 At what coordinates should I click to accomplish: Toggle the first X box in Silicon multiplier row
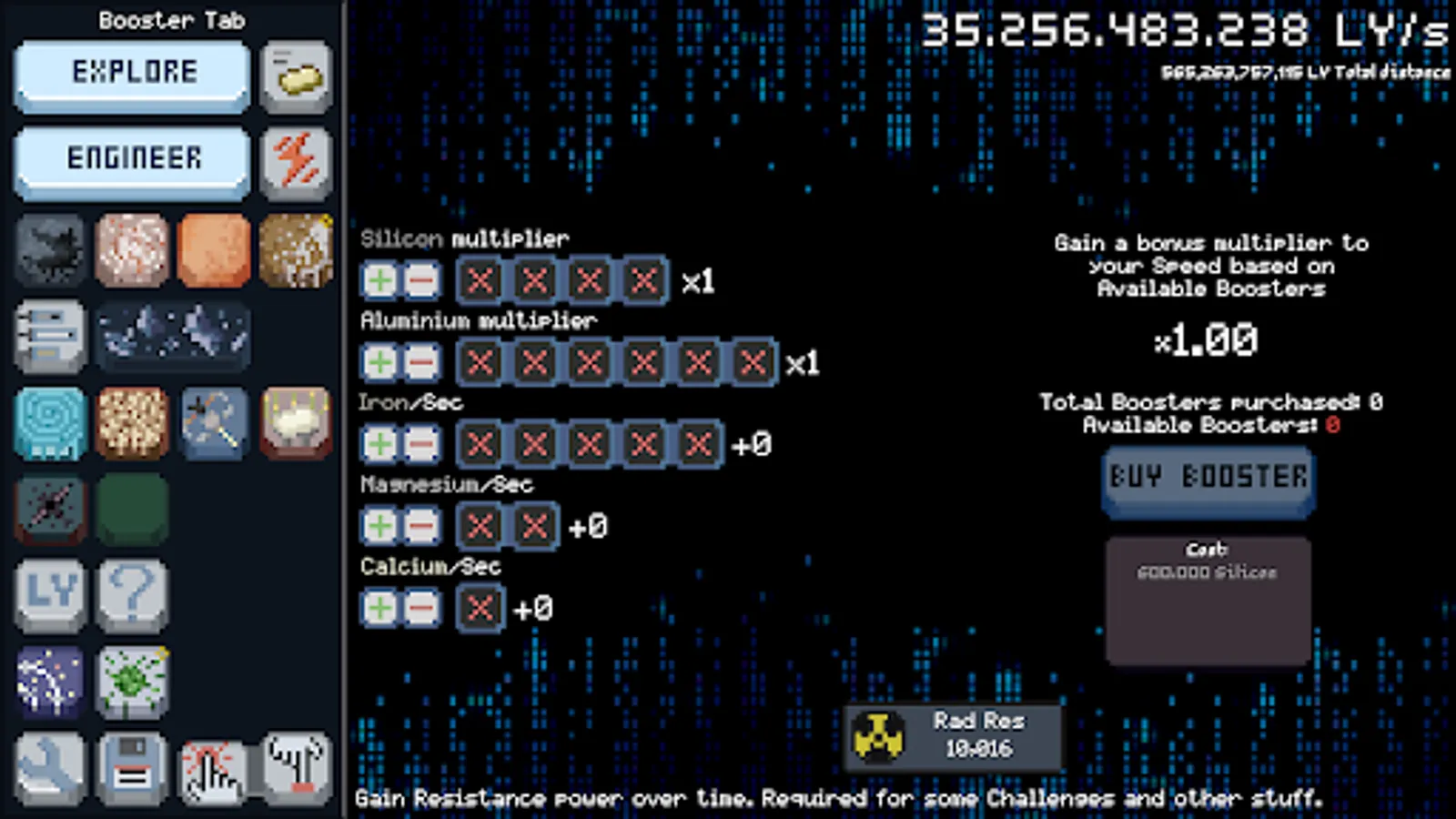point(480,280)
